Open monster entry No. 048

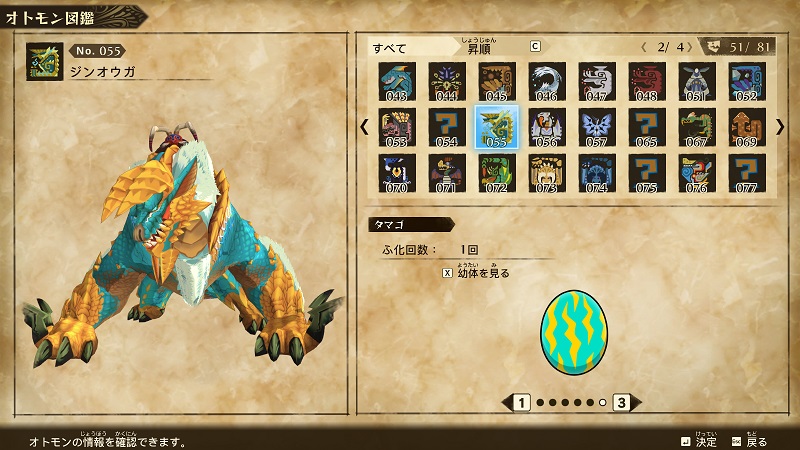click(647, 81)
